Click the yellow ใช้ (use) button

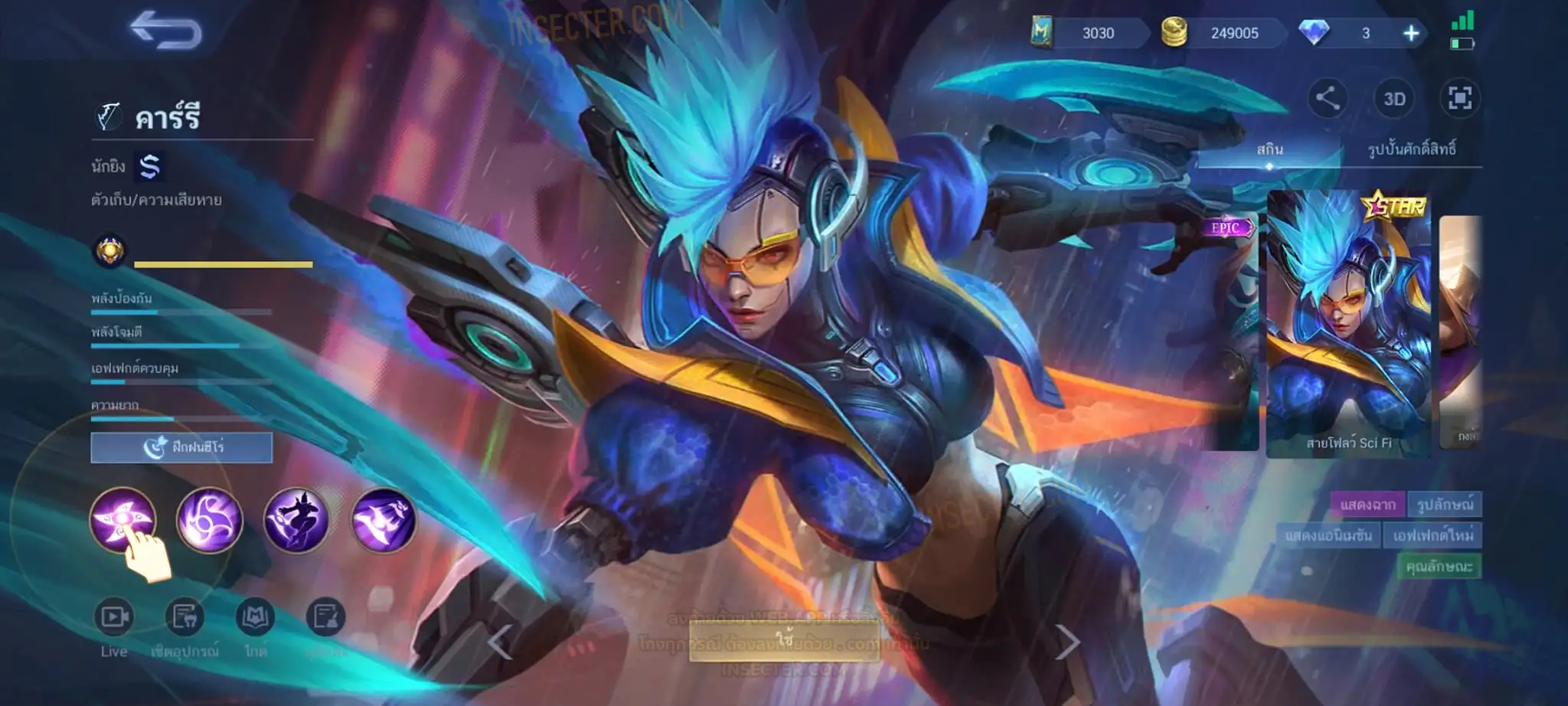tap(784, 639)
